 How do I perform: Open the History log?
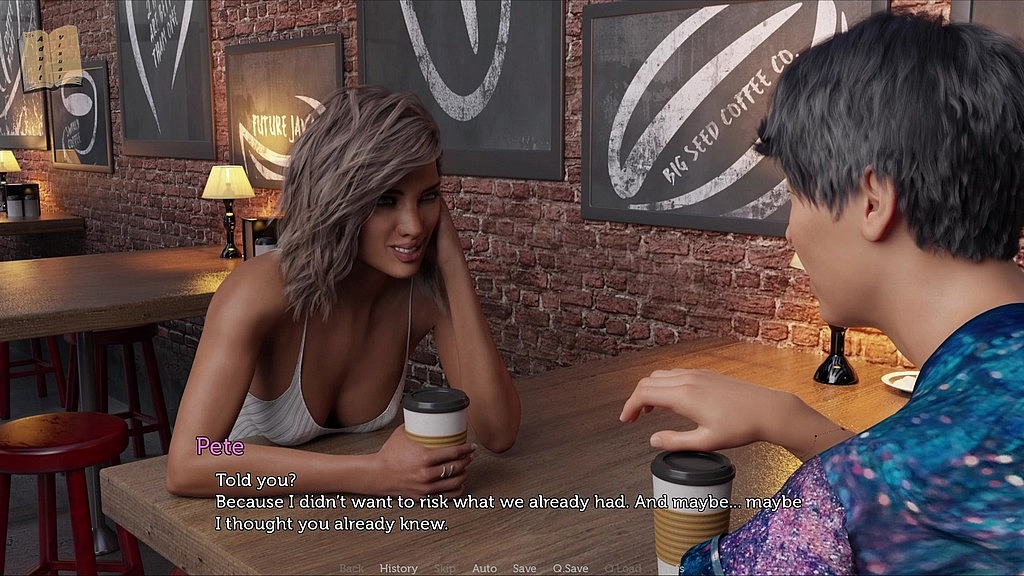(398, 568)
